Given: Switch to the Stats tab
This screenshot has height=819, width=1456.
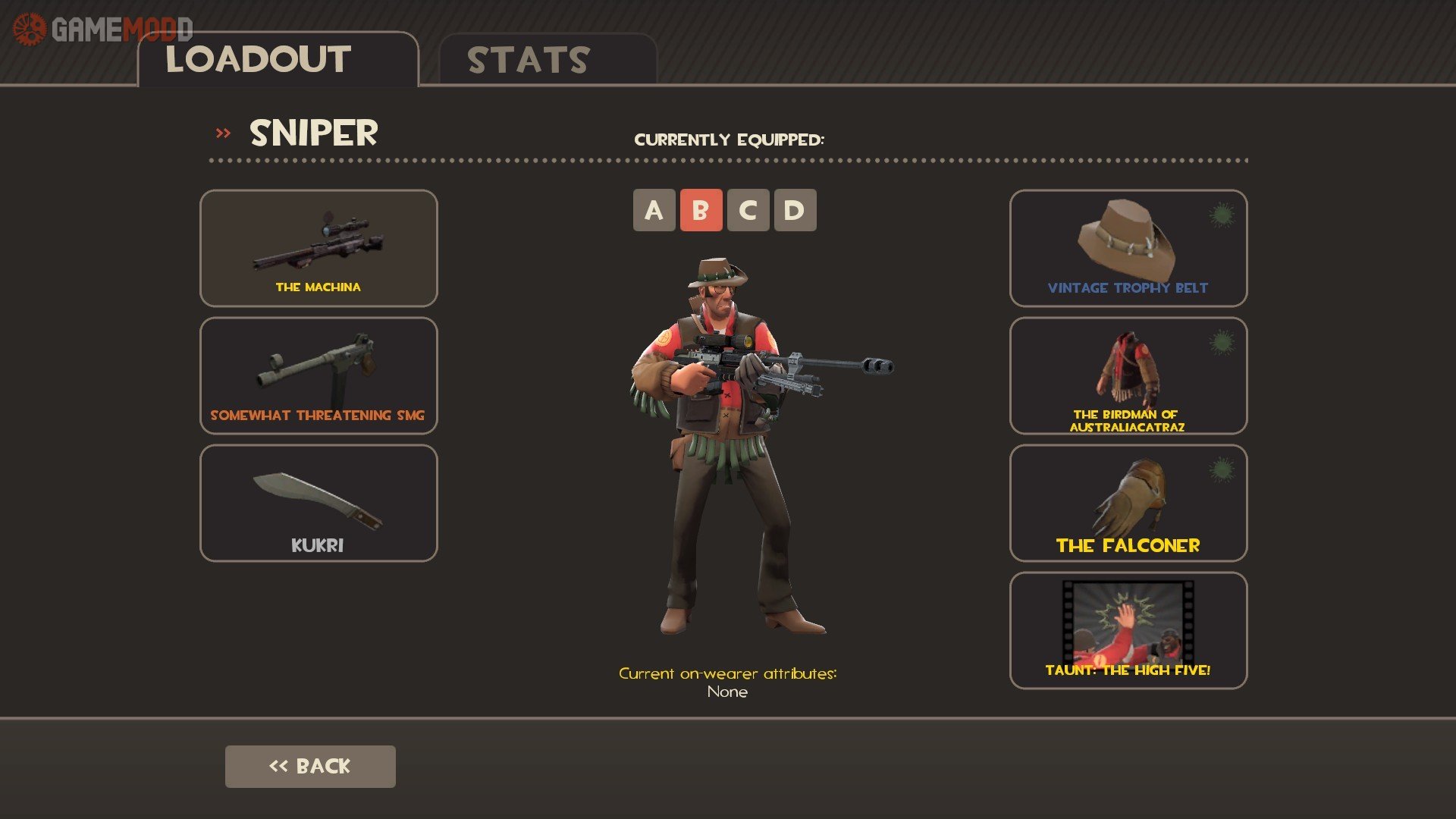Looking at the screenshot, I should [546, 60].
